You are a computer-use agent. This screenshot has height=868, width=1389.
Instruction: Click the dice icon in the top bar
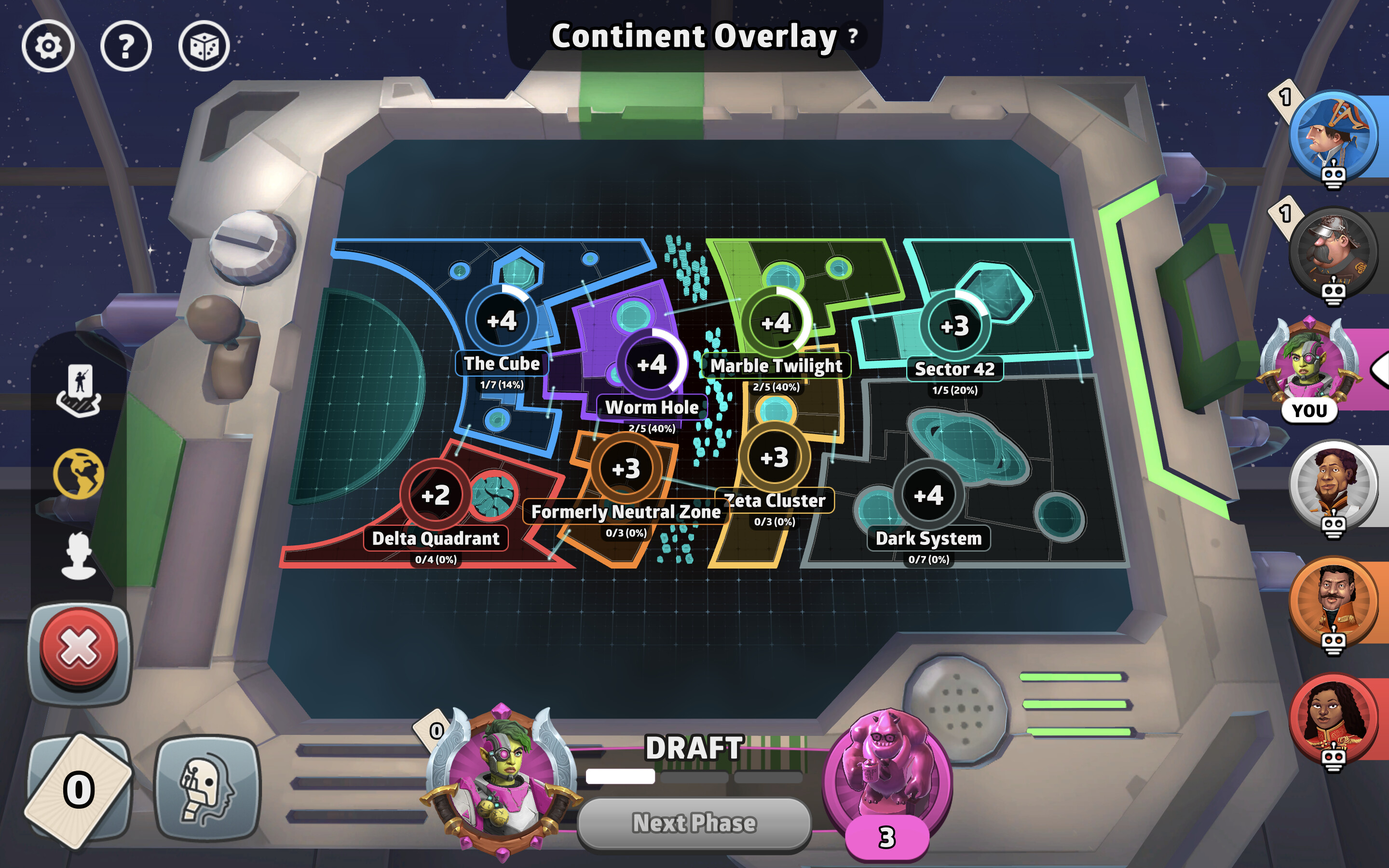204,45
